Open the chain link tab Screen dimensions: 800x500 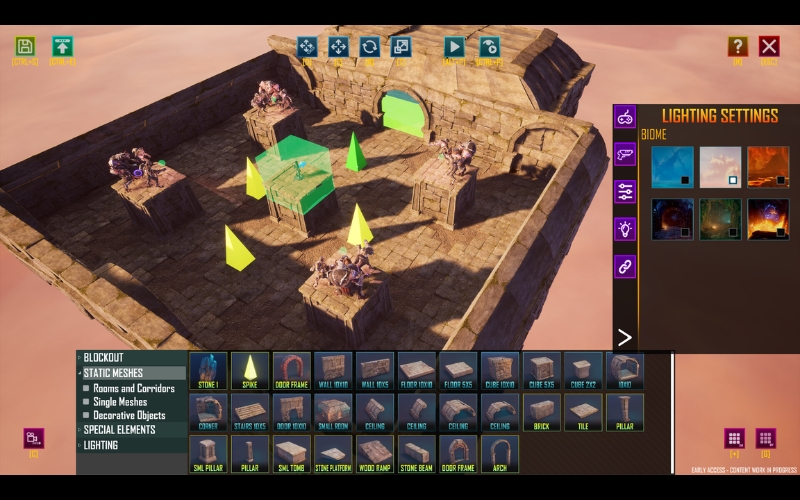coord(625,266)
